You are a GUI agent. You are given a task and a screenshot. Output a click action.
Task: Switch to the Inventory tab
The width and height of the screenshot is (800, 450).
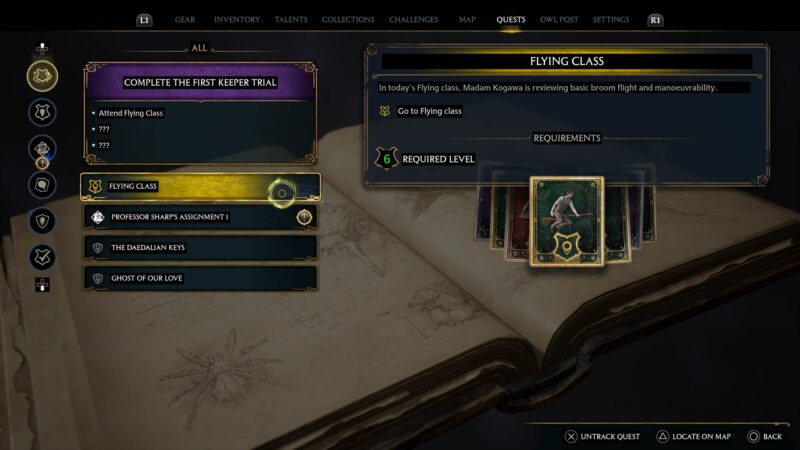[236, 20]
